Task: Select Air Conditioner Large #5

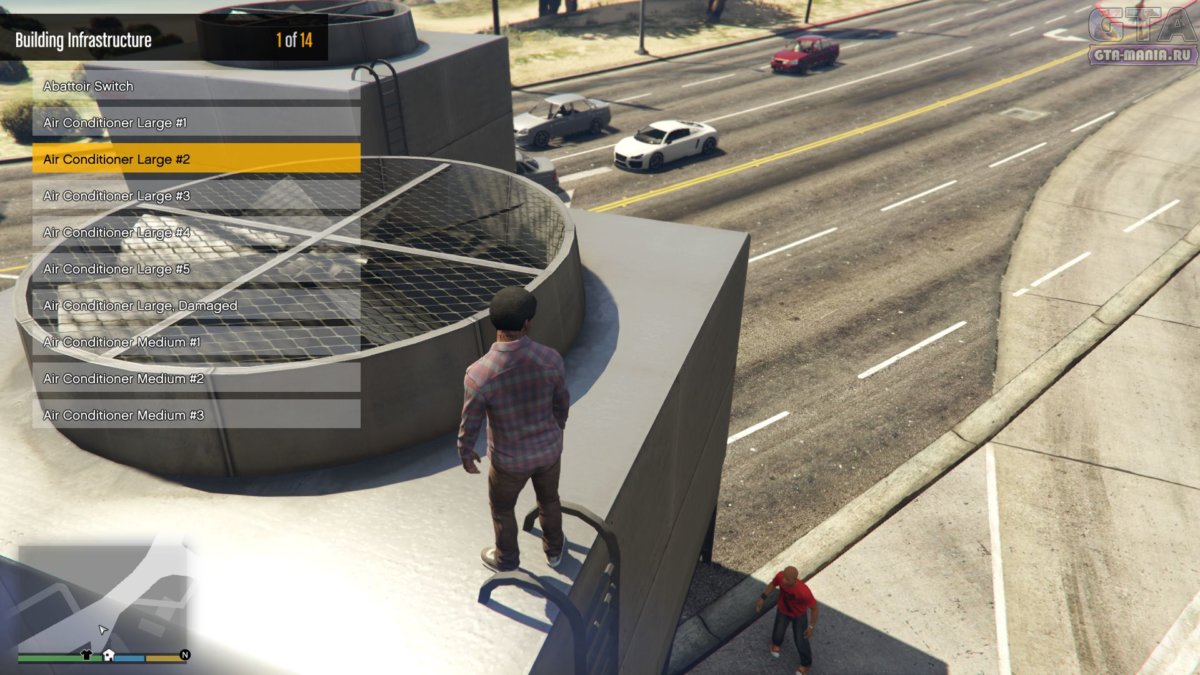Action: tap(196, 269)
